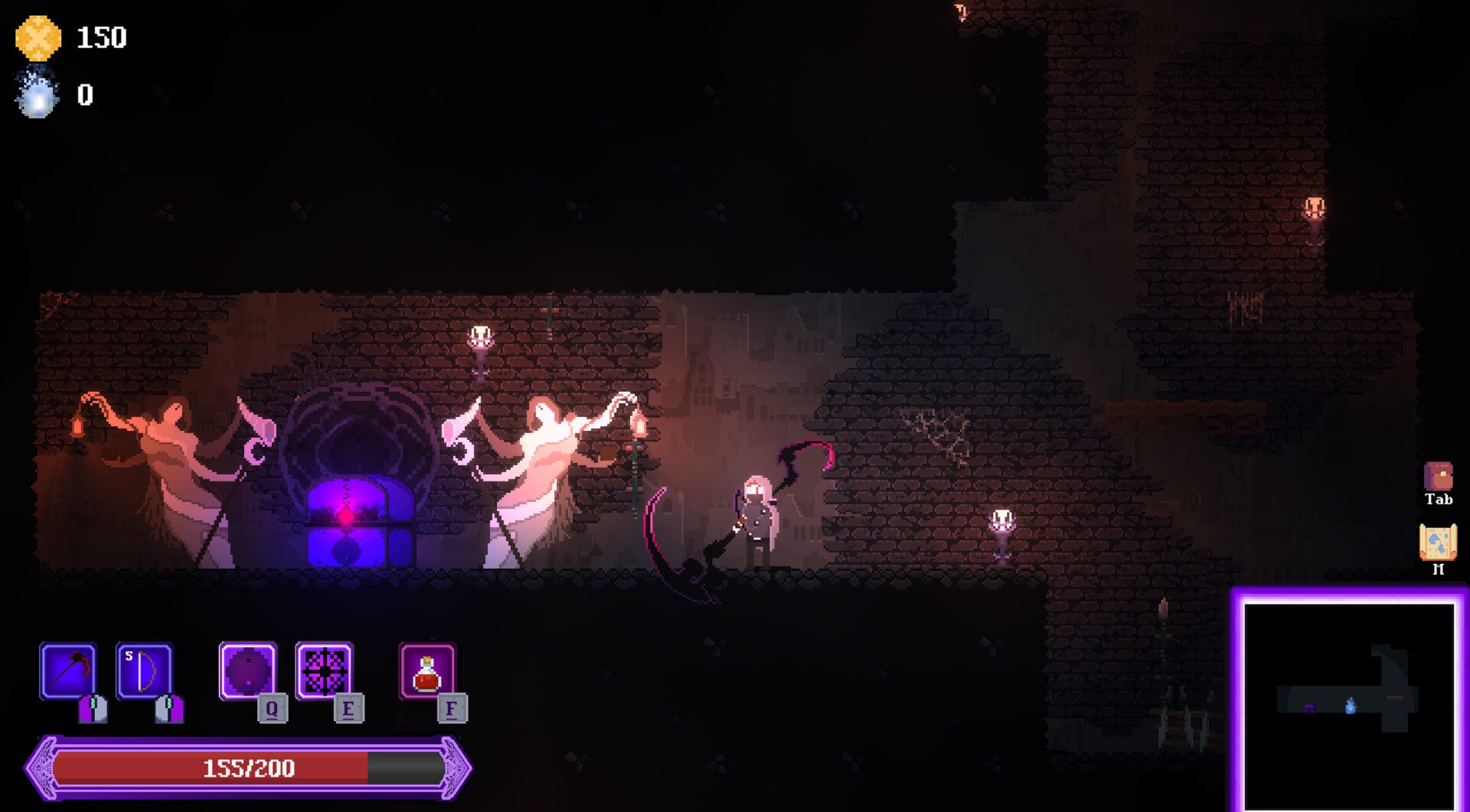Click the mouse indicator under the scythe slot
1470x812 pixels.
91,710
